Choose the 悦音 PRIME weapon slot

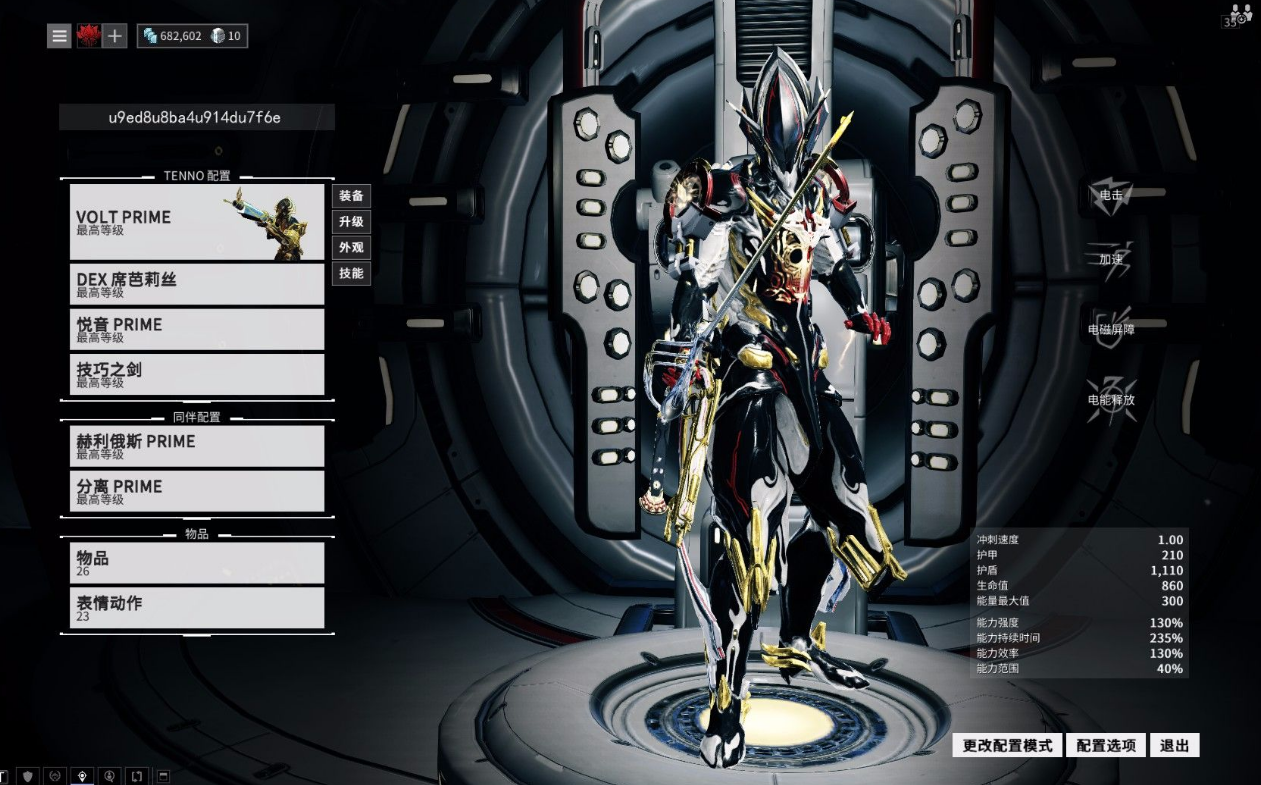tap(197, 329)
